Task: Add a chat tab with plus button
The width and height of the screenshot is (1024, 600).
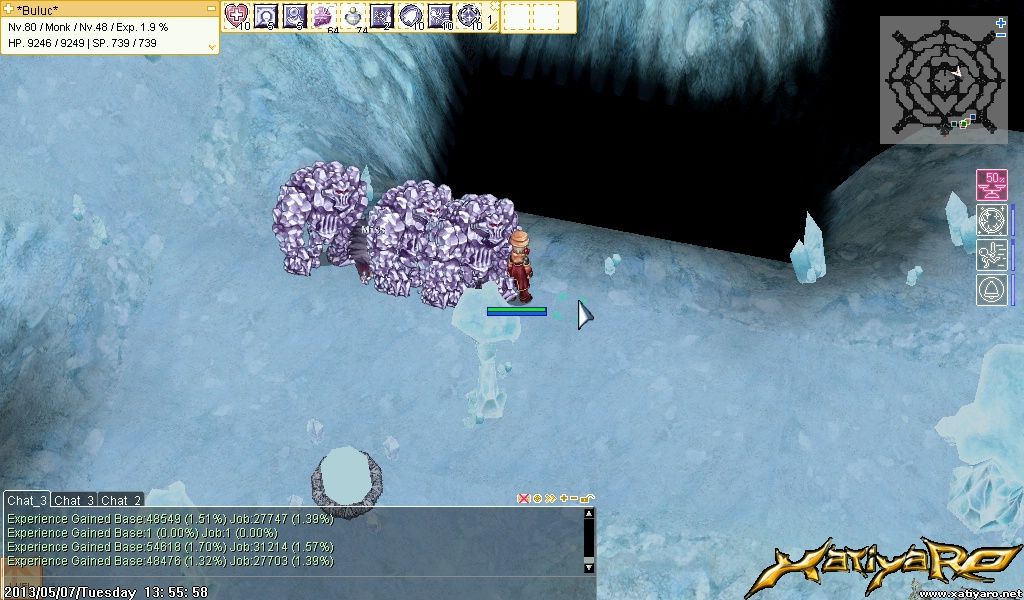Action: (x=563, y=498)
